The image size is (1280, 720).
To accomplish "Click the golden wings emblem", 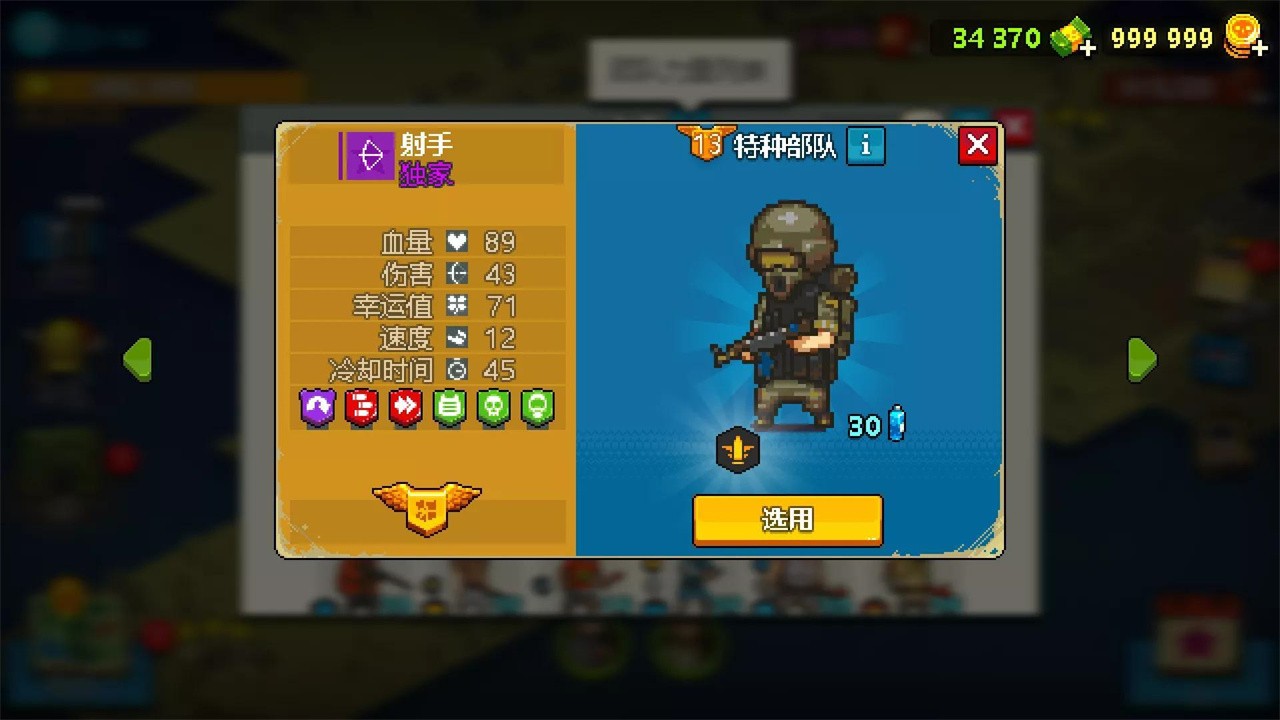I will pyautogui.click(x=428, y=510).
